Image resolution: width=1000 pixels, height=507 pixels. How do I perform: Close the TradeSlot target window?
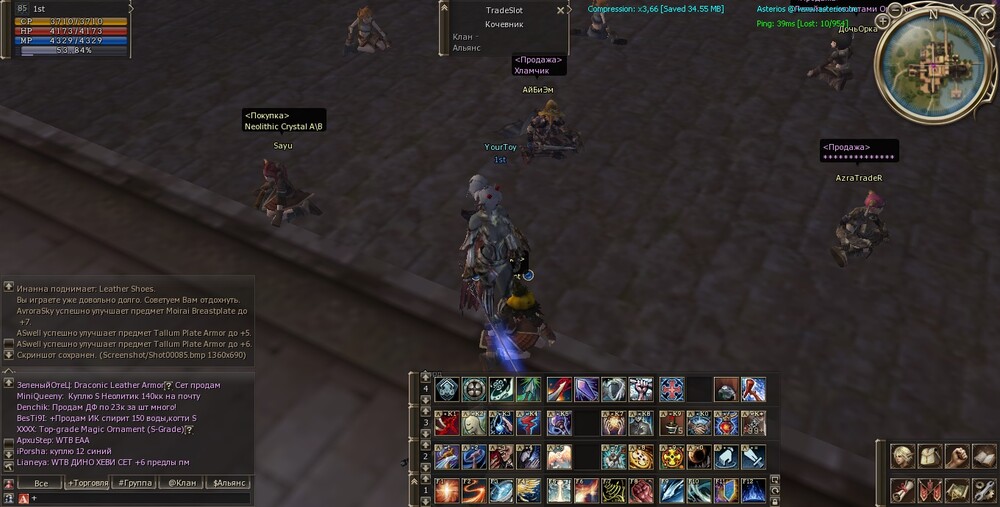(560, 10)
